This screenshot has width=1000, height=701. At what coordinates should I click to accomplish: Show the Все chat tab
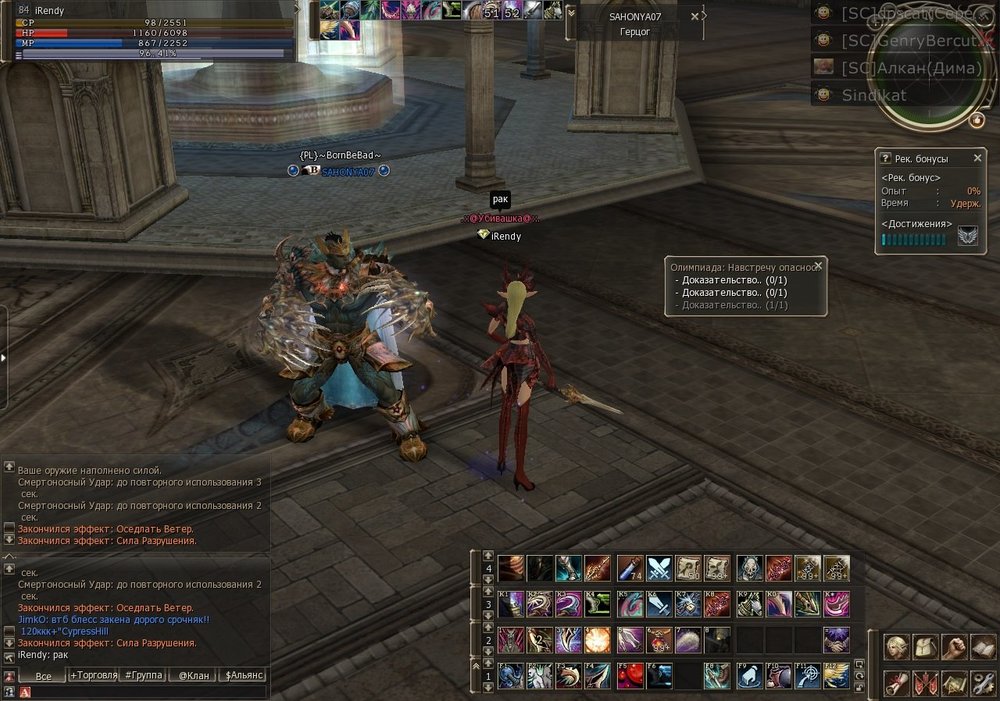click(42, 676)
